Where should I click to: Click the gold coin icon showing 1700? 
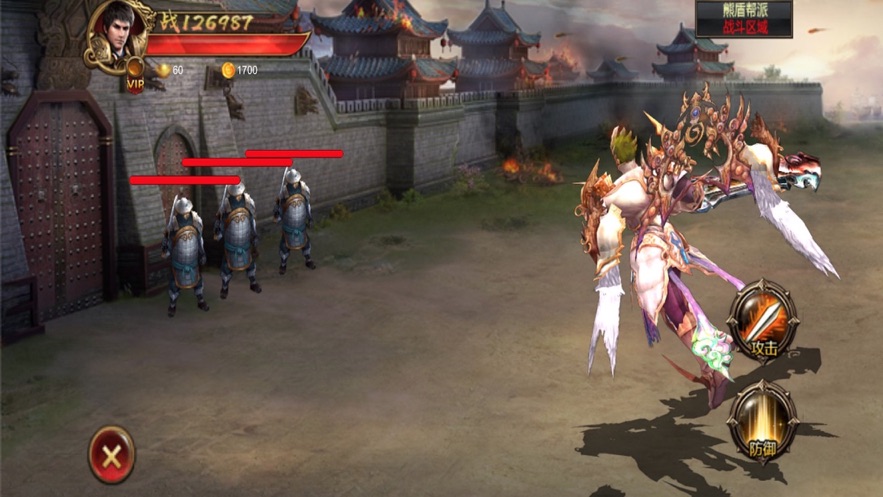tap(228, 70)
